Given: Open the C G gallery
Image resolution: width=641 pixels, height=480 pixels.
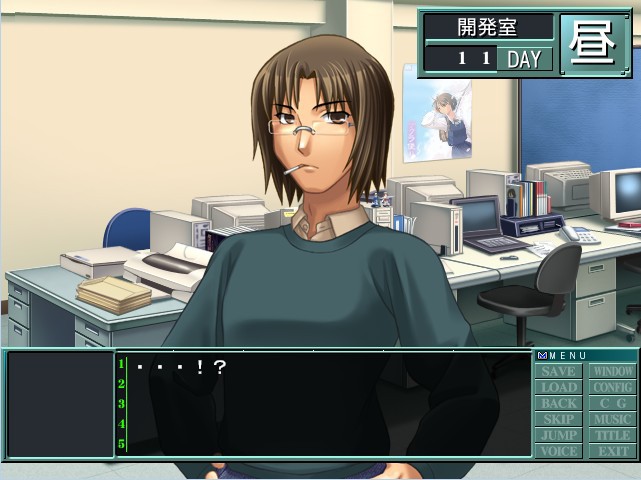Looking at the screenshot, I should click(x=612, y=403).
